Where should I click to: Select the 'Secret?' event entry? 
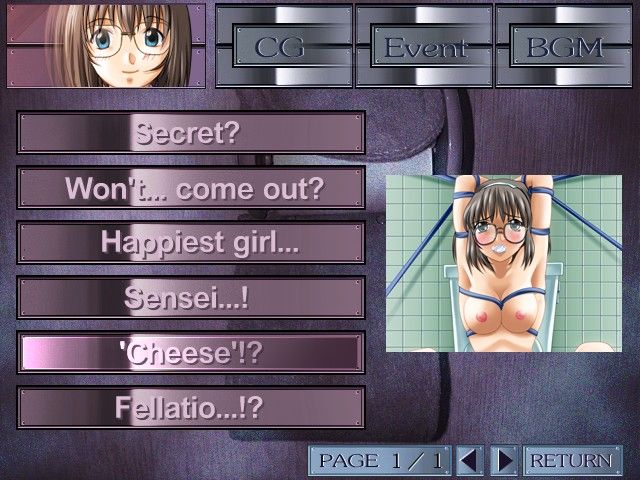pyautogui.click(x=191, y=132)
